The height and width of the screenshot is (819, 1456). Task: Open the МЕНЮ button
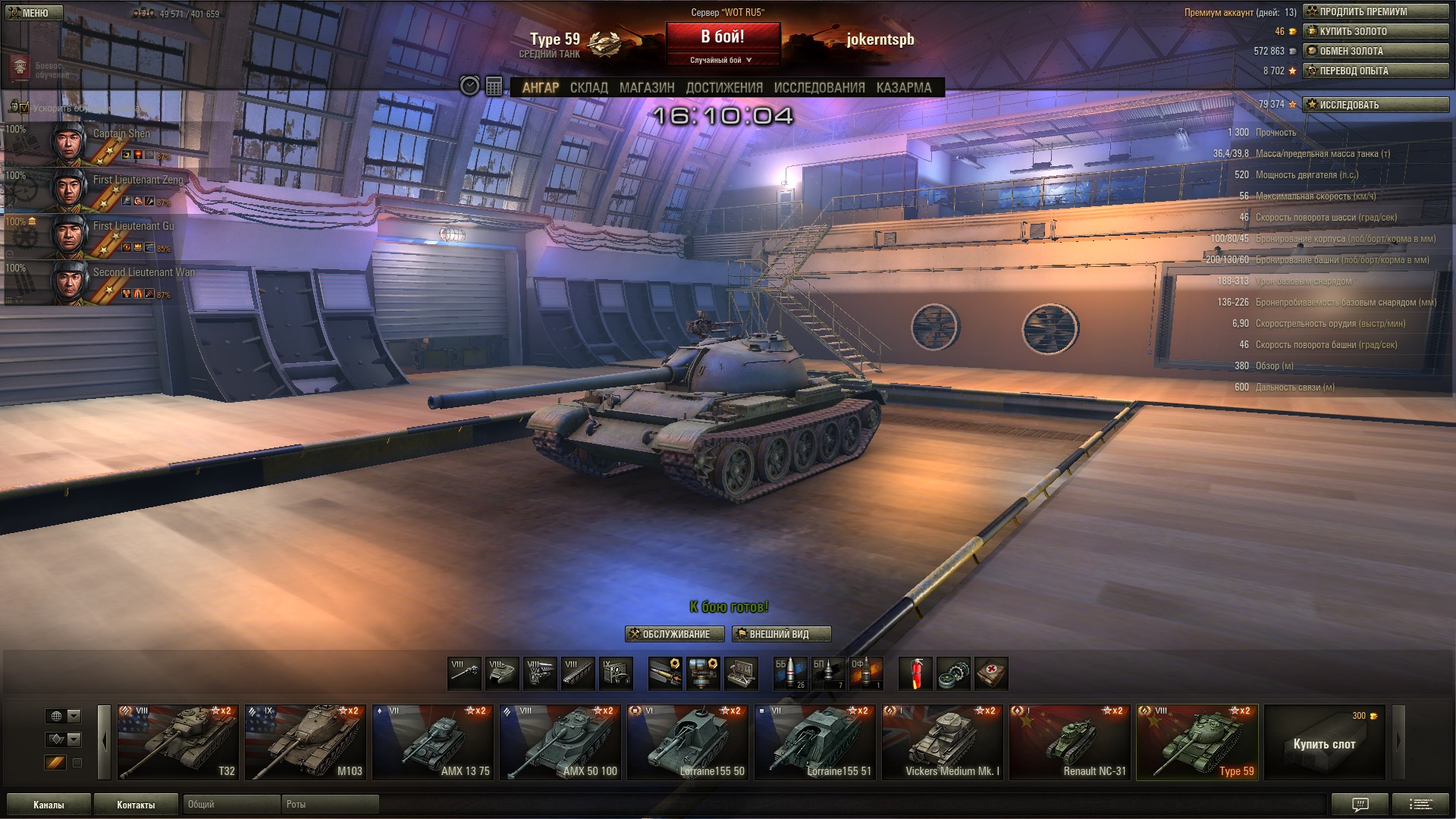33,13
